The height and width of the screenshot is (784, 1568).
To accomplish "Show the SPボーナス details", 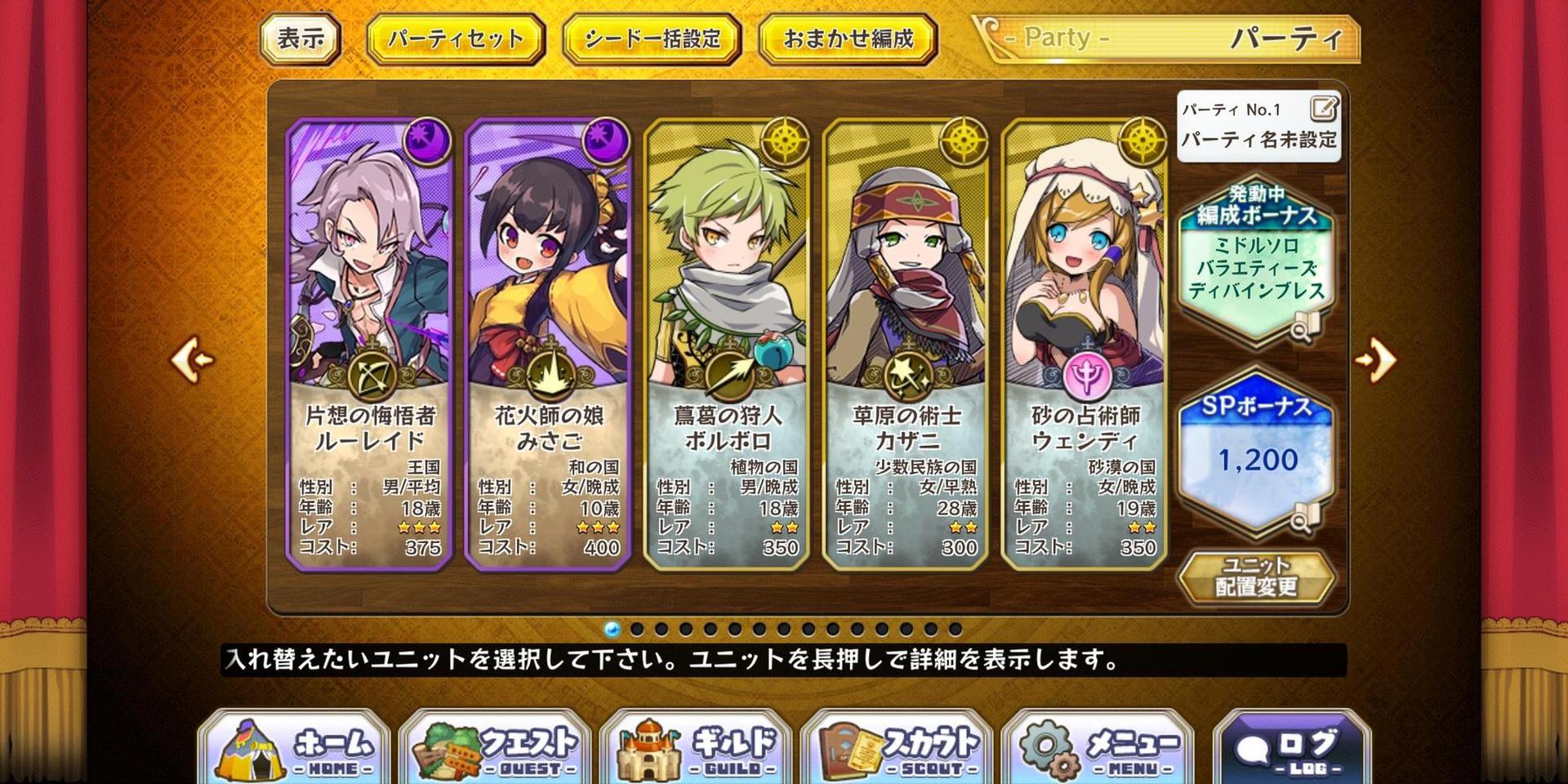I will (1256, 453).
